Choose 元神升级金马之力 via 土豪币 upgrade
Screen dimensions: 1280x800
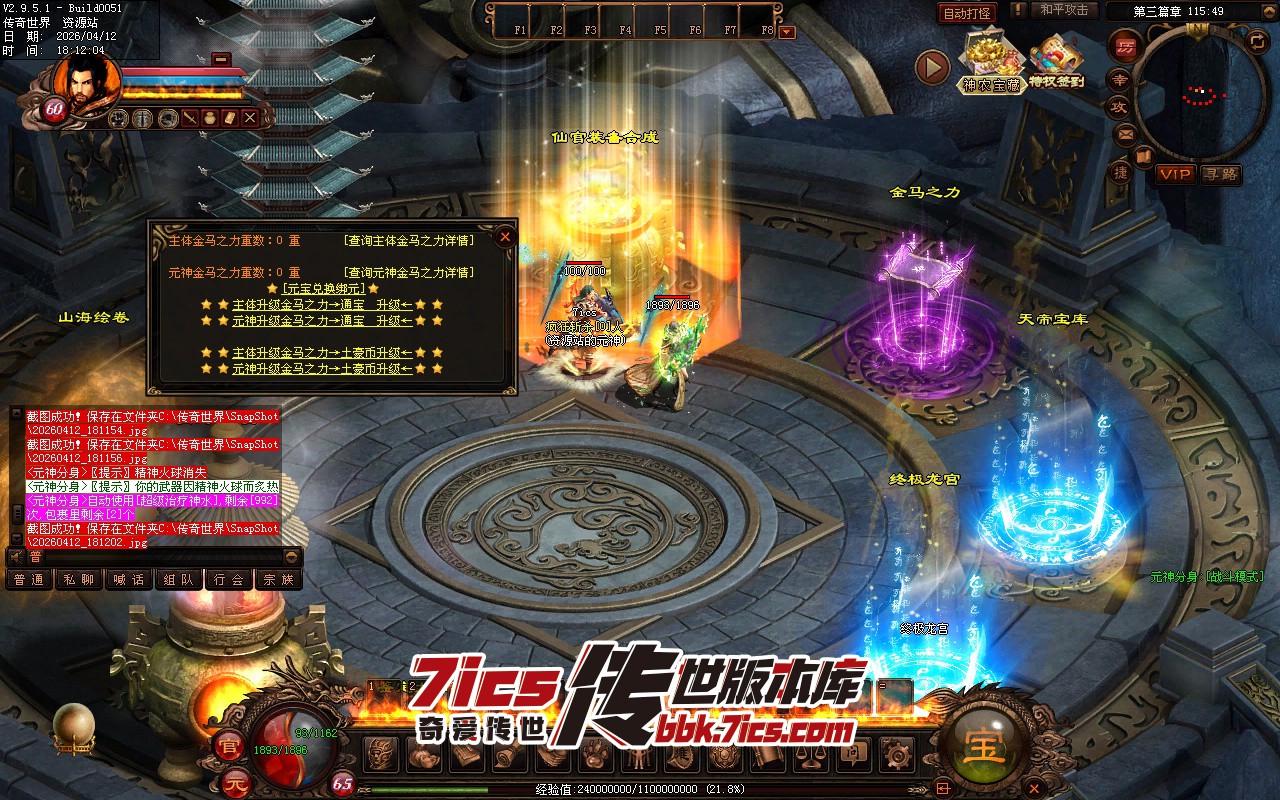322,369
